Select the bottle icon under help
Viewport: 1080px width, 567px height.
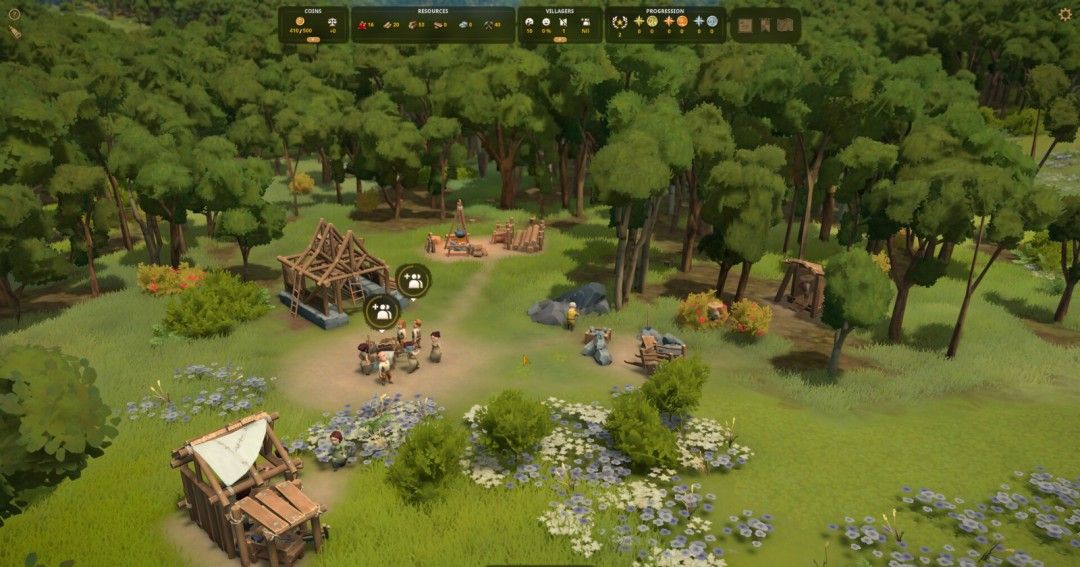pos(14,32)
